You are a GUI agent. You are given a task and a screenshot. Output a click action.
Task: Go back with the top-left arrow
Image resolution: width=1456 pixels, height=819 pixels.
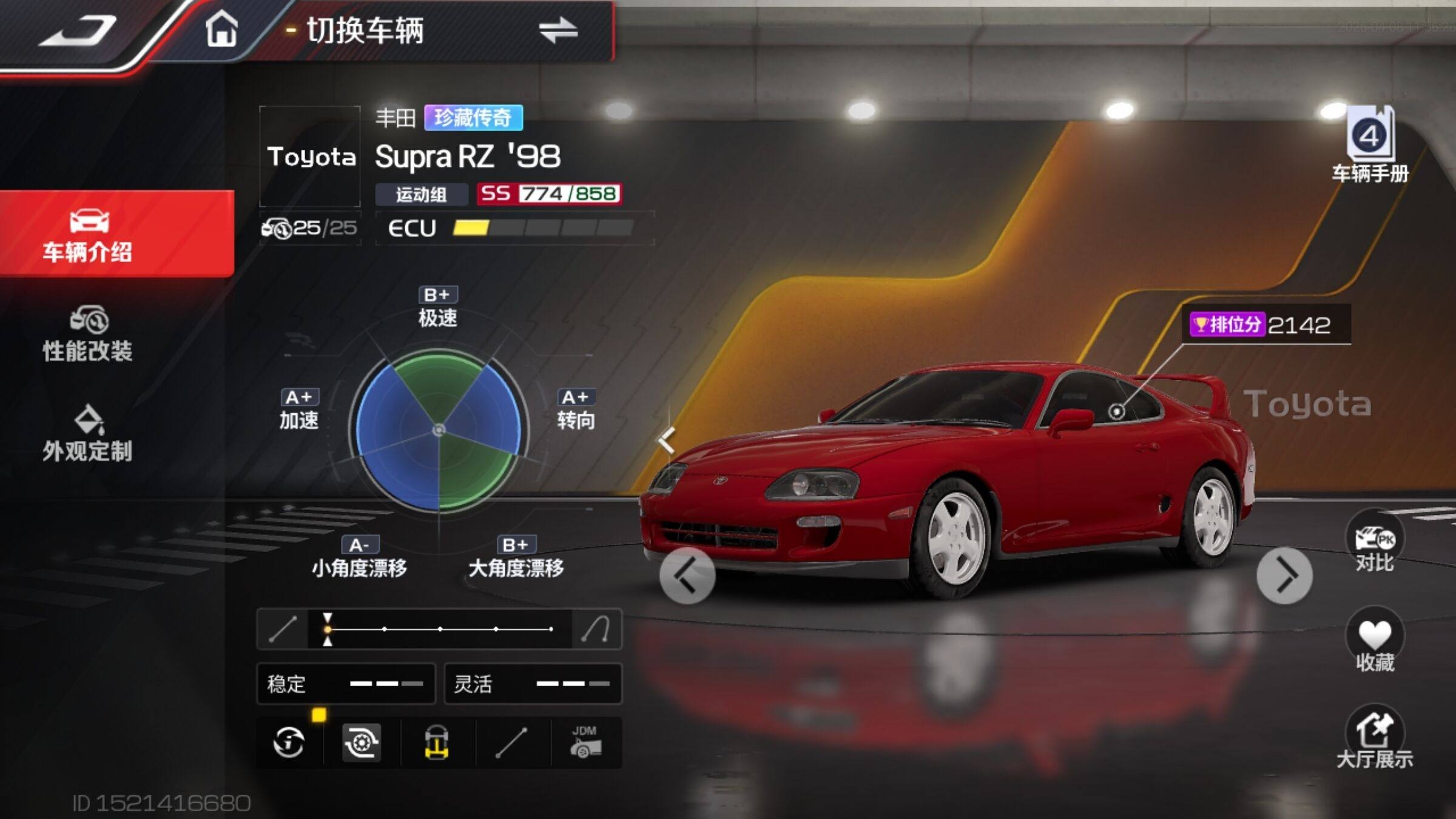click(79, 30)
